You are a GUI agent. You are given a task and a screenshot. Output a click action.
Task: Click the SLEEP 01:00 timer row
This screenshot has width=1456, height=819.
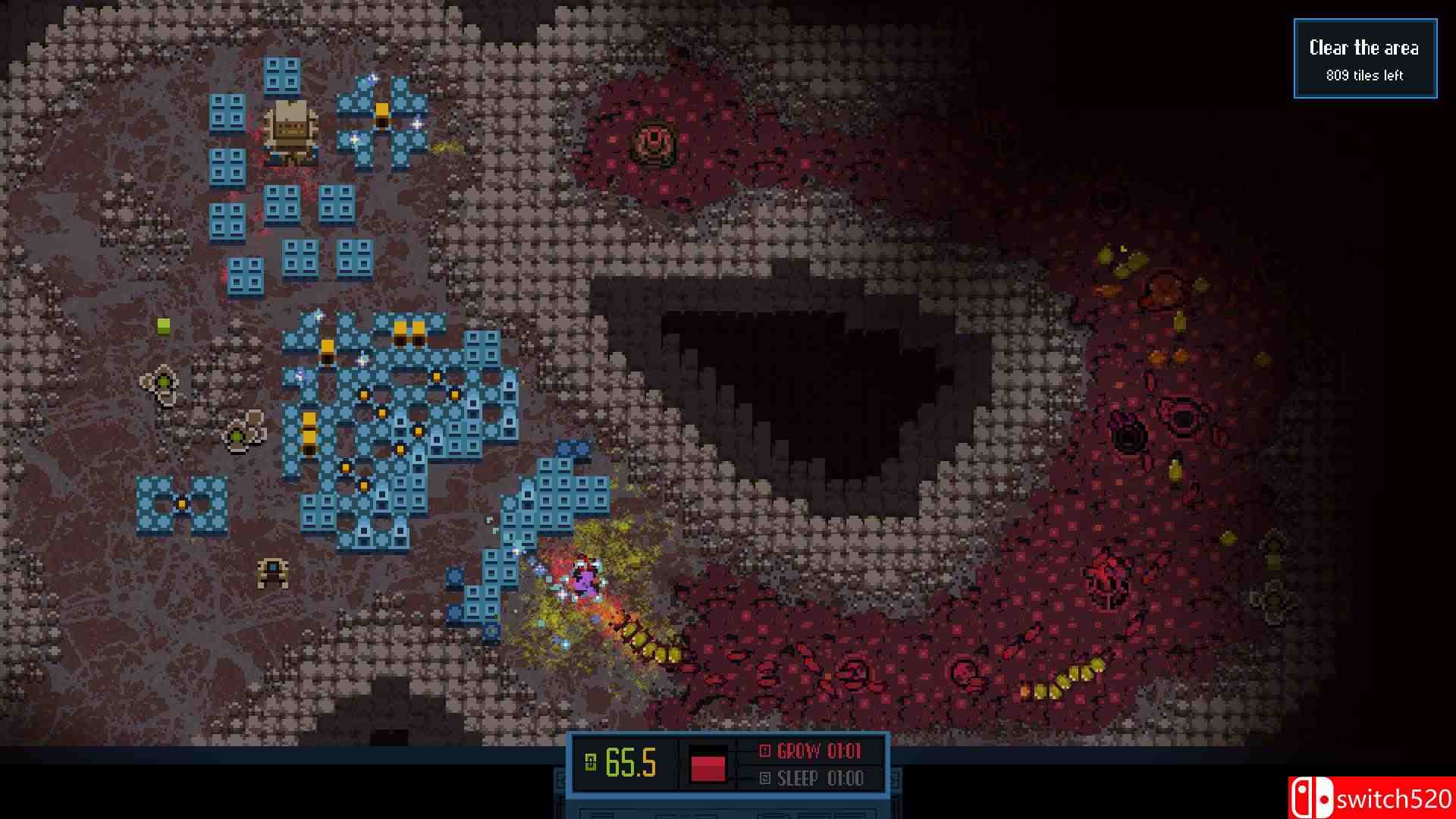click(808, 778)
